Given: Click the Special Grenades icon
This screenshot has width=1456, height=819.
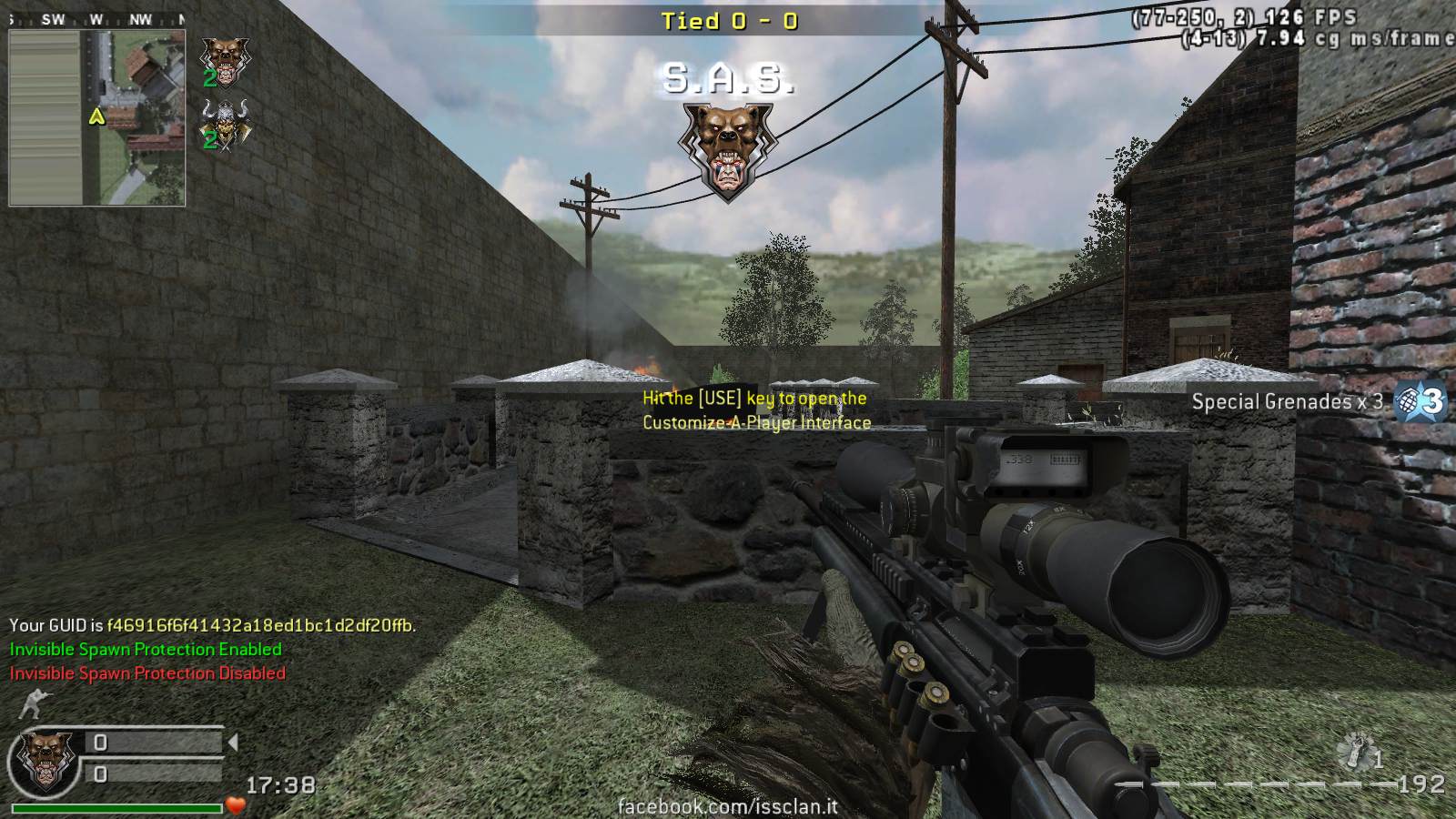Looking at the screenshot, I should [1420, 401].
